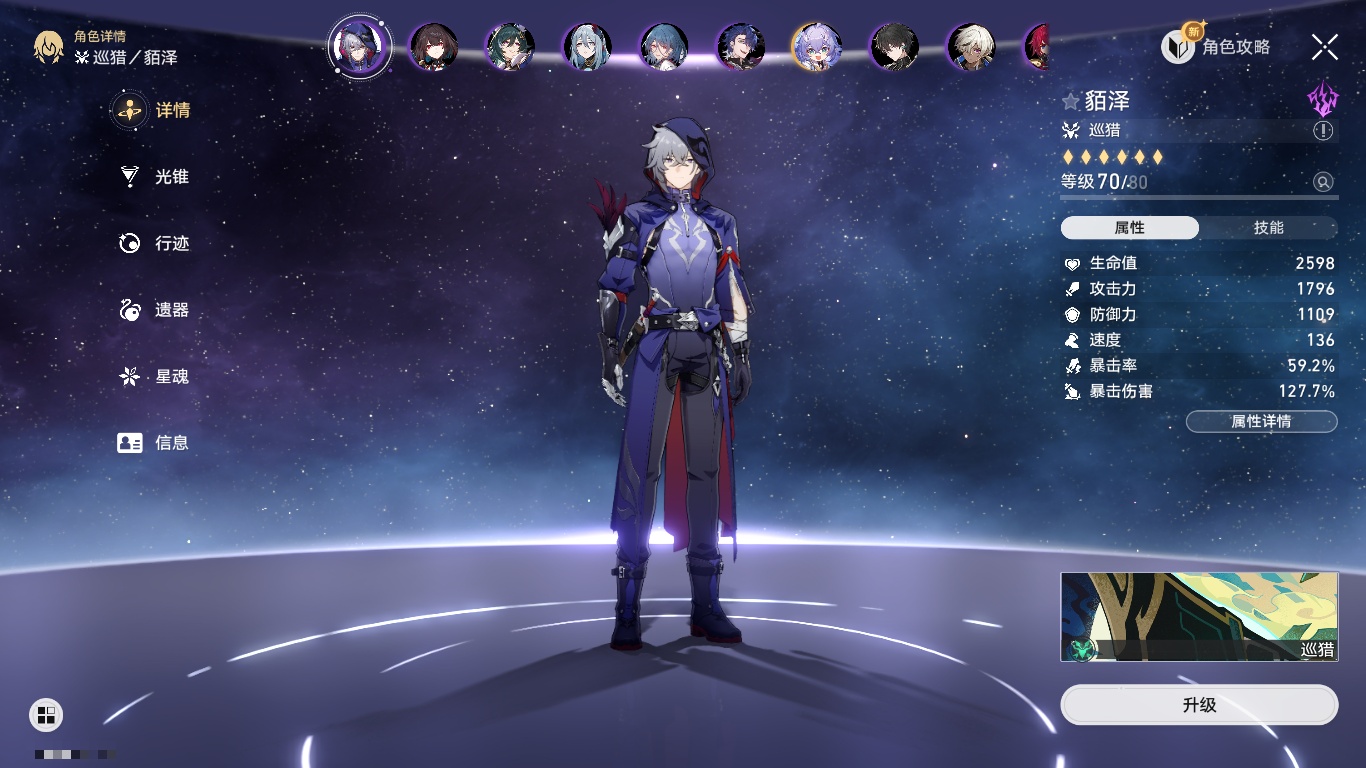Open the equipped light cone thumbnail
The width and height of the screenshot is (1366, 768).
tap(1199, 617)
